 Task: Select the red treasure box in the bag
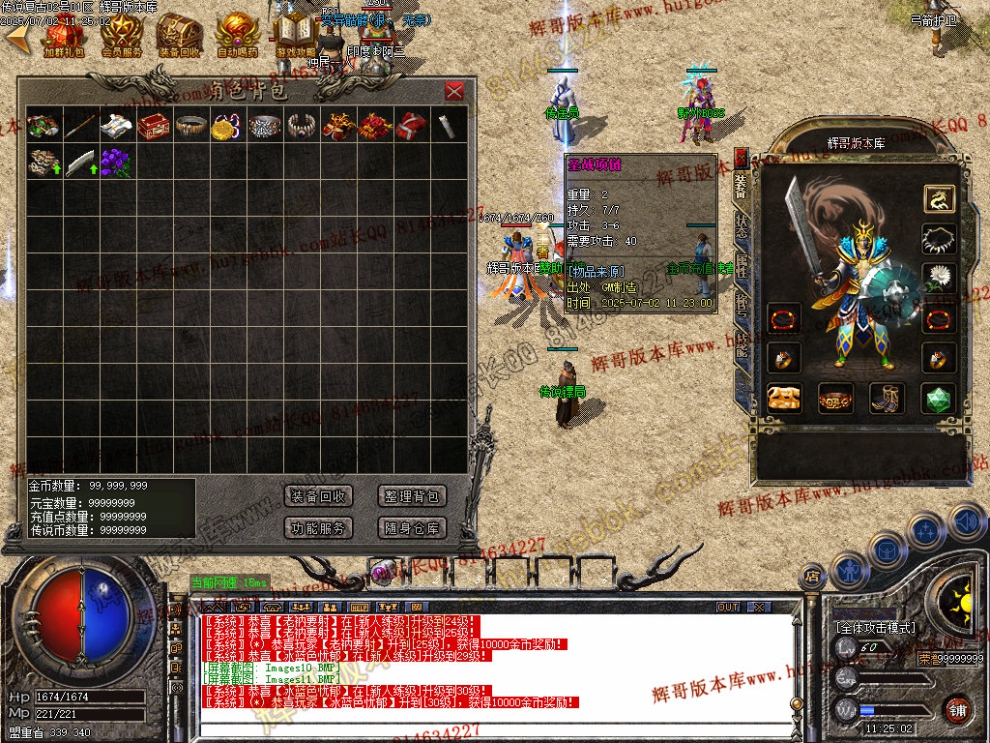click(153, 126)
